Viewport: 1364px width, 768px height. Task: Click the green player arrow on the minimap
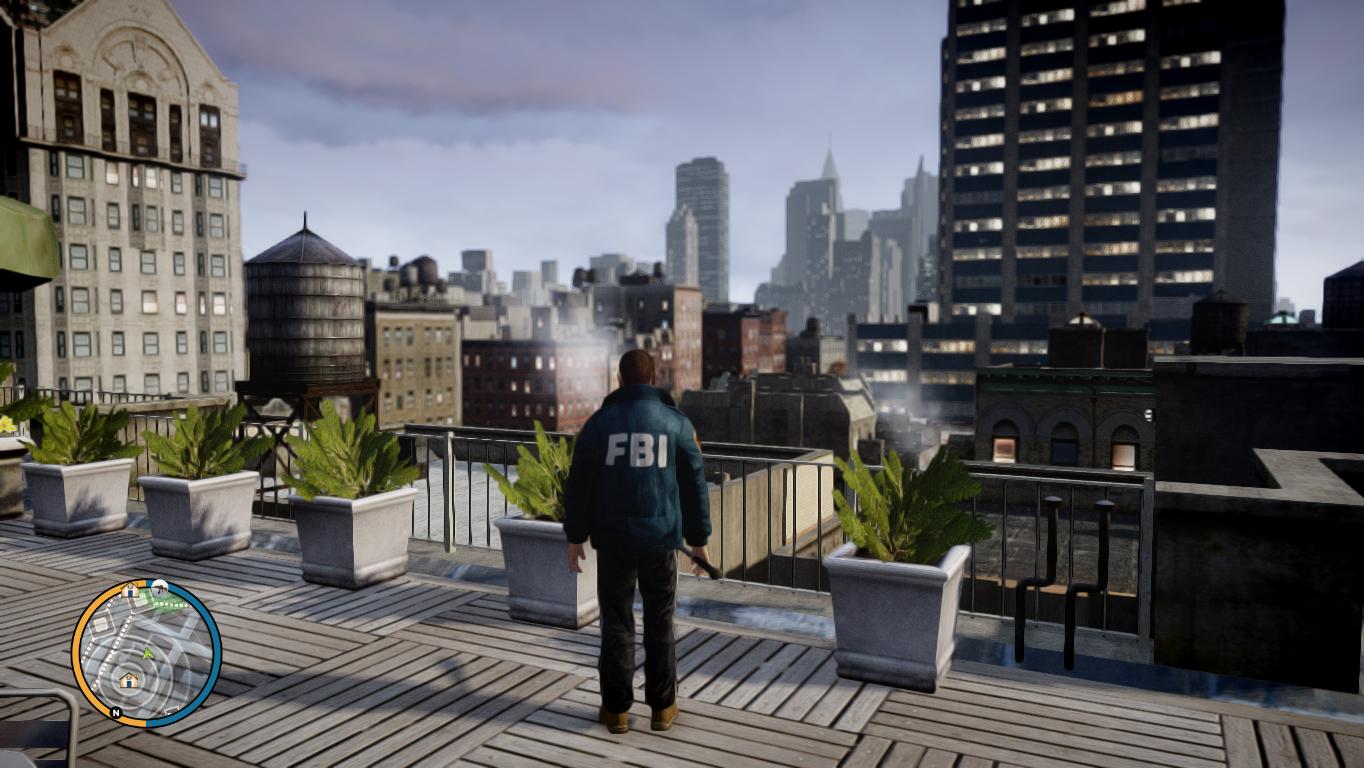pos(148,653)
